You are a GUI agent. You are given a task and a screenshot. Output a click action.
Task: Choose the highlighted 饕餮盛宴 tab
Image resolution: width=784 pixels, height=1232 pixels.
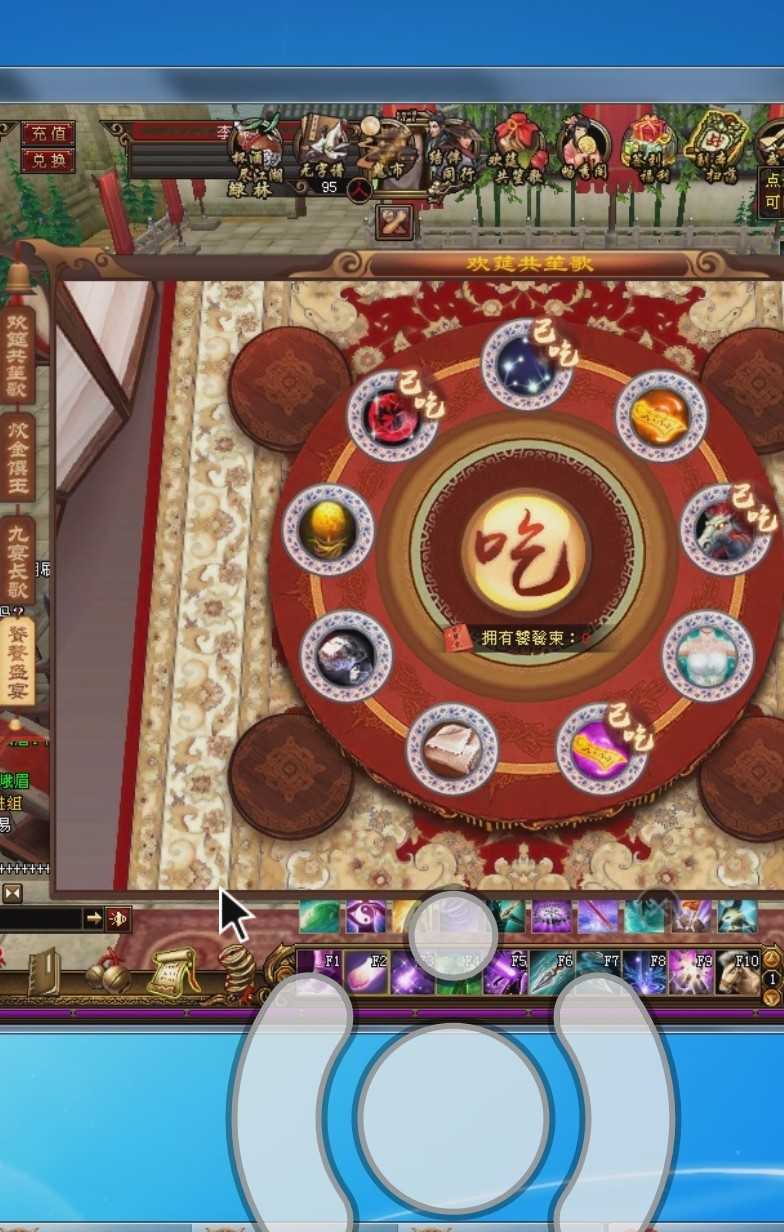[18, 661]
